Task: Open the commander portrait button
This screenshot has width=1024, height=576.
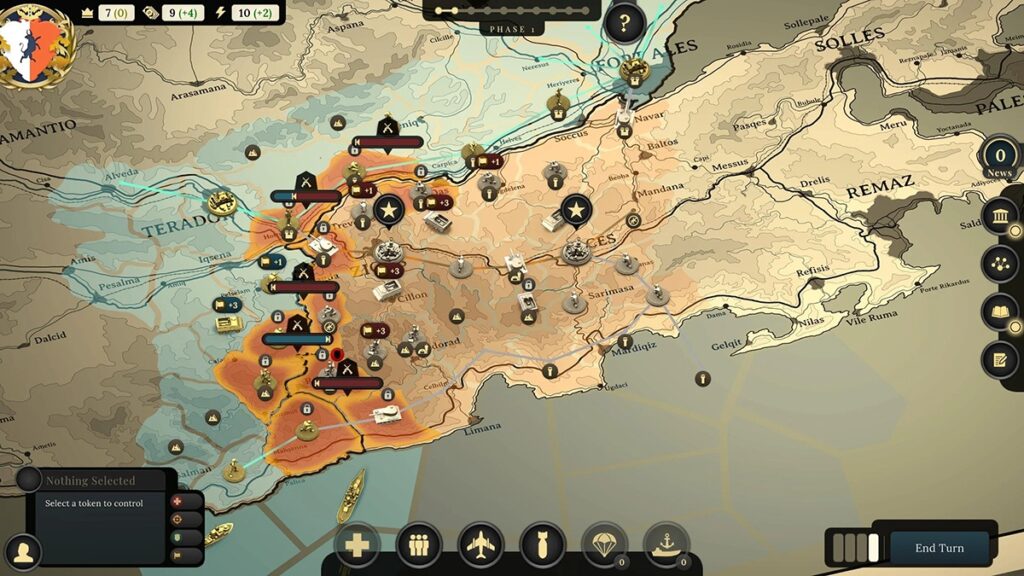Action: point(22,551)
